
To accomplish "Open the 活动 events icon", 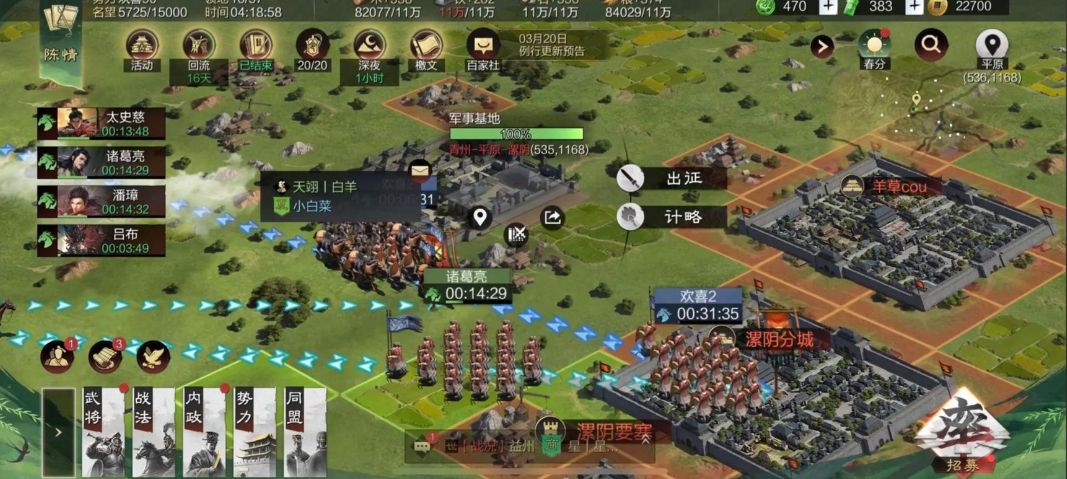I will point(141,47).
